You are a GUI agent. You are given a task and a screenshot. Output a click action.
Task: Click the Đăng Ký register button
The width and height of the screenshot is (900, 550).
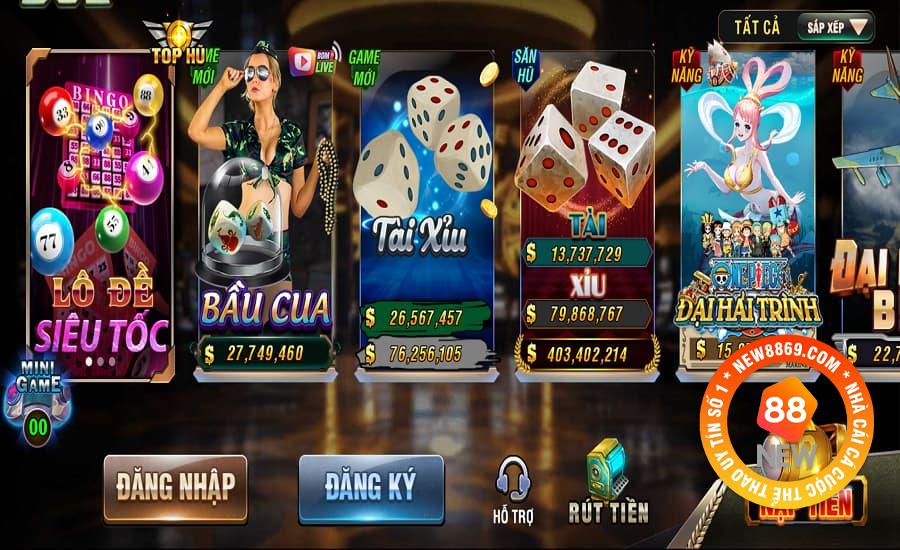click(370, 487)
